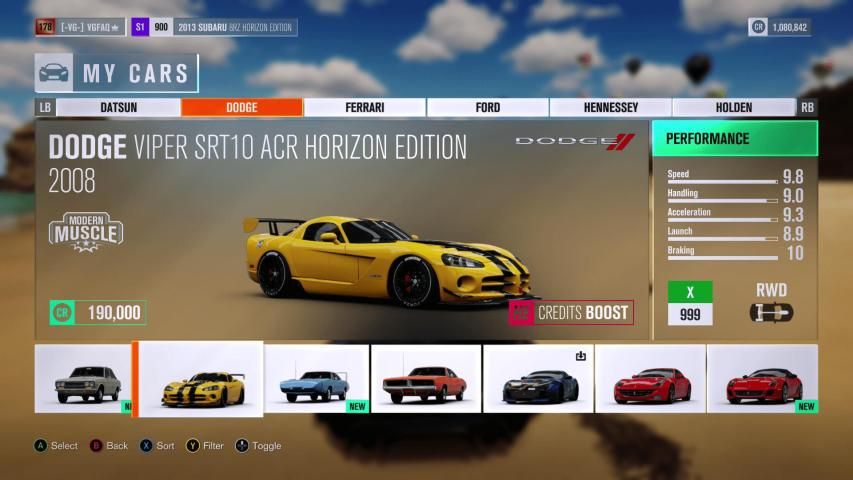The width and height of the screenshot is (853, 480).
Task: Choose the red Ferrari marked NEW
Action: pyautogui.click(x=762, y=380)
